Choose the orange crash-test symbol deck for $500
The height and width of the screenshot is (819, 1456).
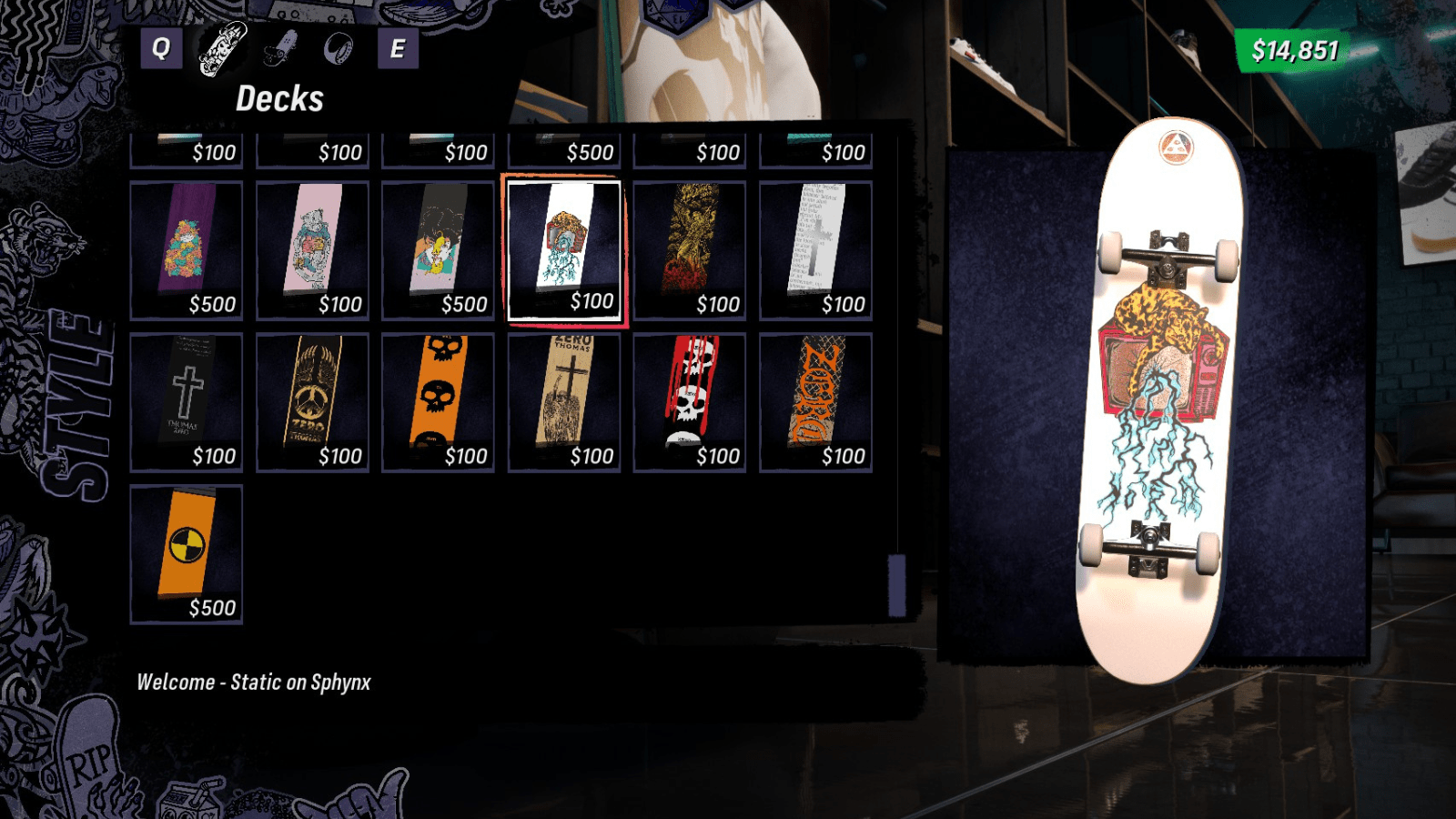point(187,554)
